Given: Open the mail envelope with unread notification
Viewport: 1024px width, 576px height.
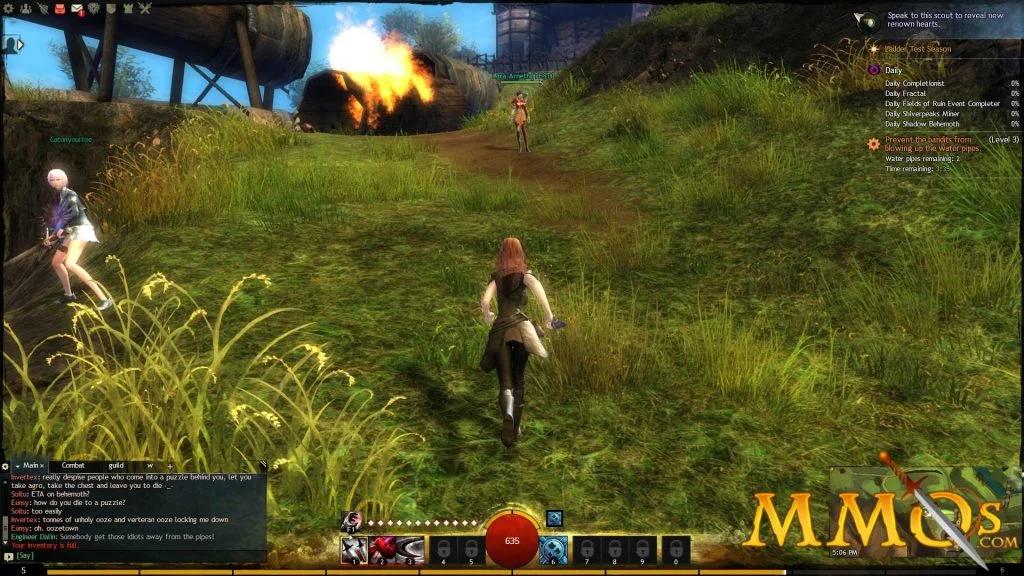Looking at the screenshot, I should point(78,10).
